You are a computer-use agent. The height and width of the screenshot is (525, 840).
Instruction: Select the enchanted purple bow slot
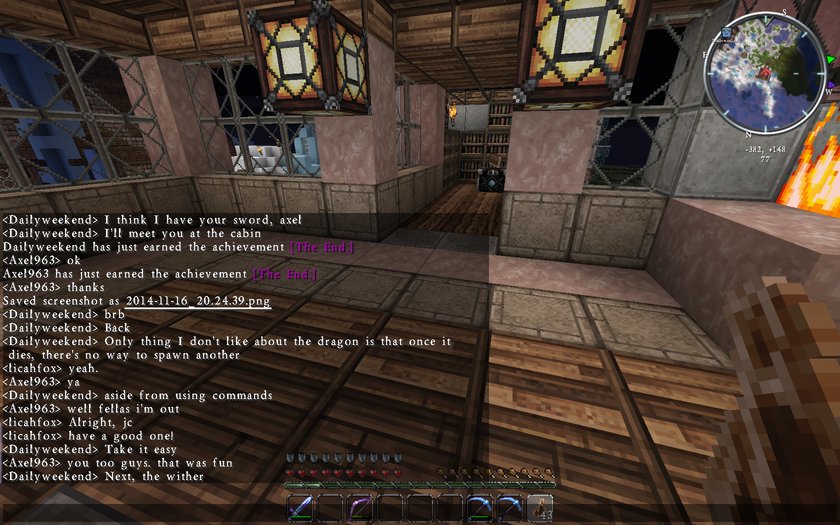(359, 507)
